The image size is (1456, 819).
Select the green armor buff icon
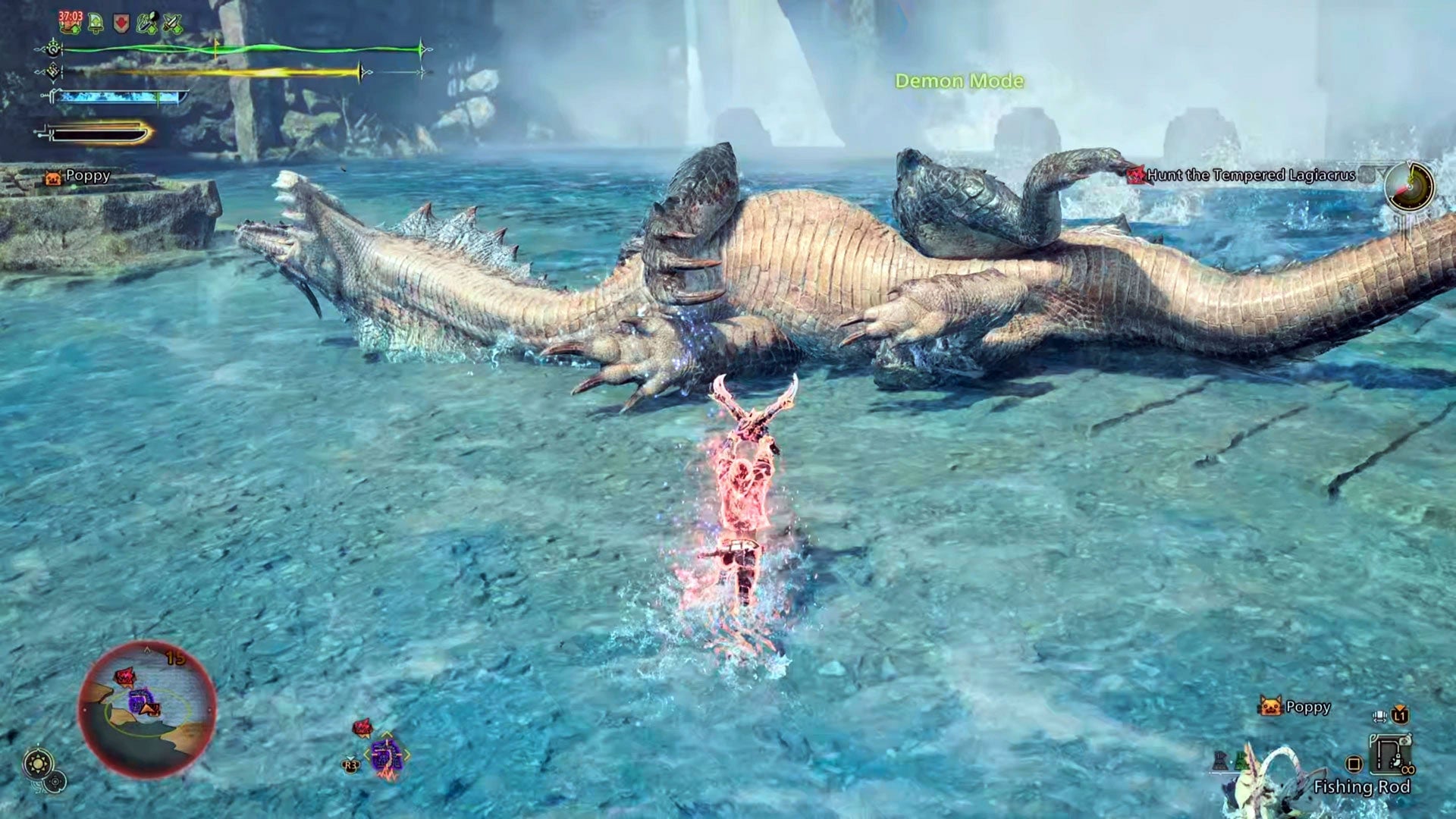95,23
